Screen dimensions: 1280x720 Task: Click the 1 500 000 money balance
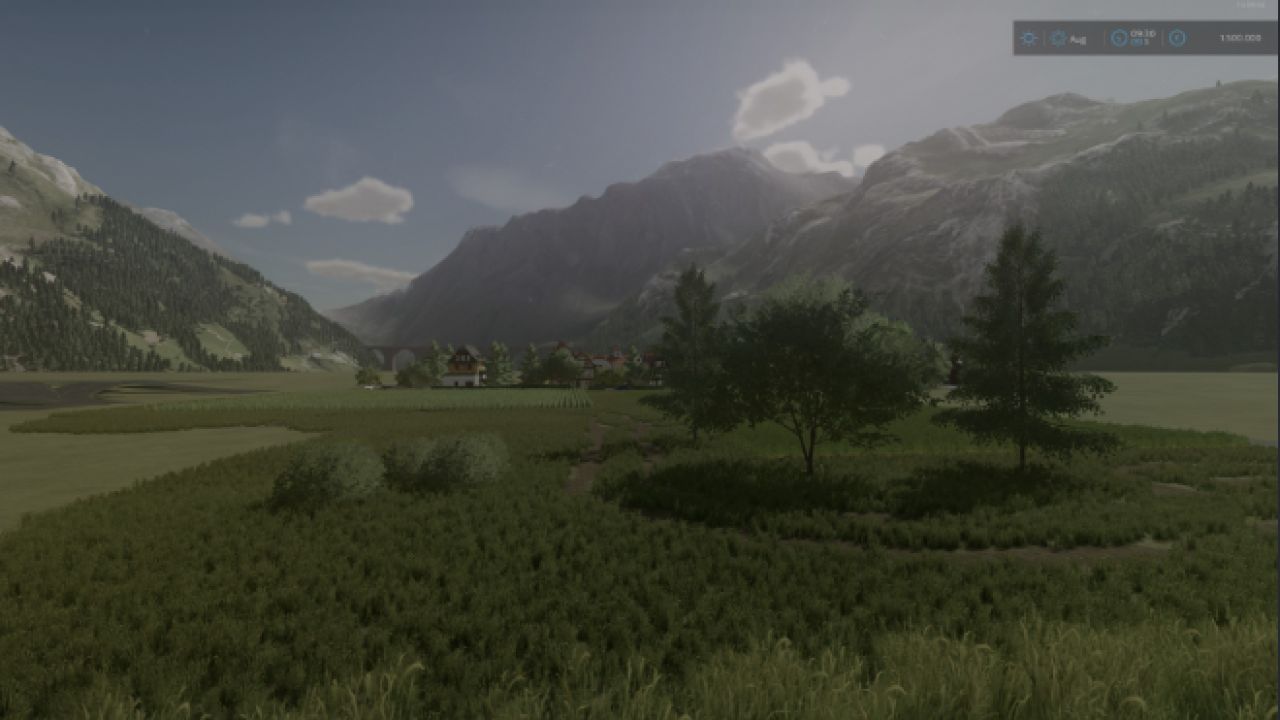coord(1238,38)
